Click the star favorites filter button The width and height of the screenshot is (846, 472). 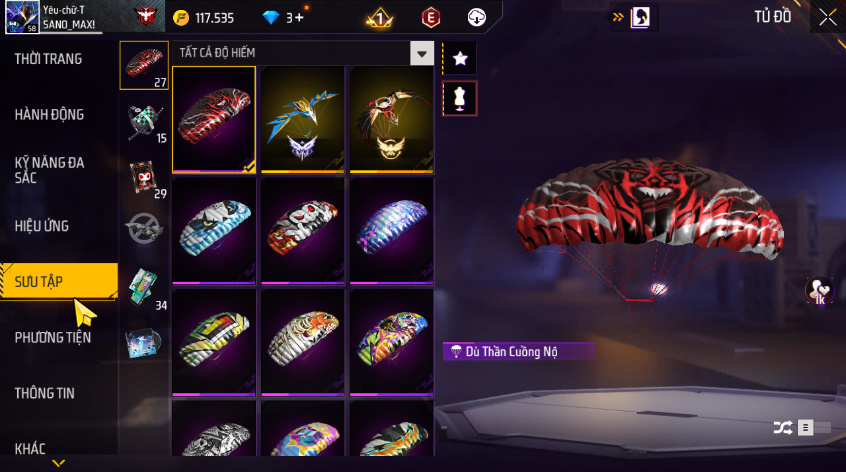[460, 59]
